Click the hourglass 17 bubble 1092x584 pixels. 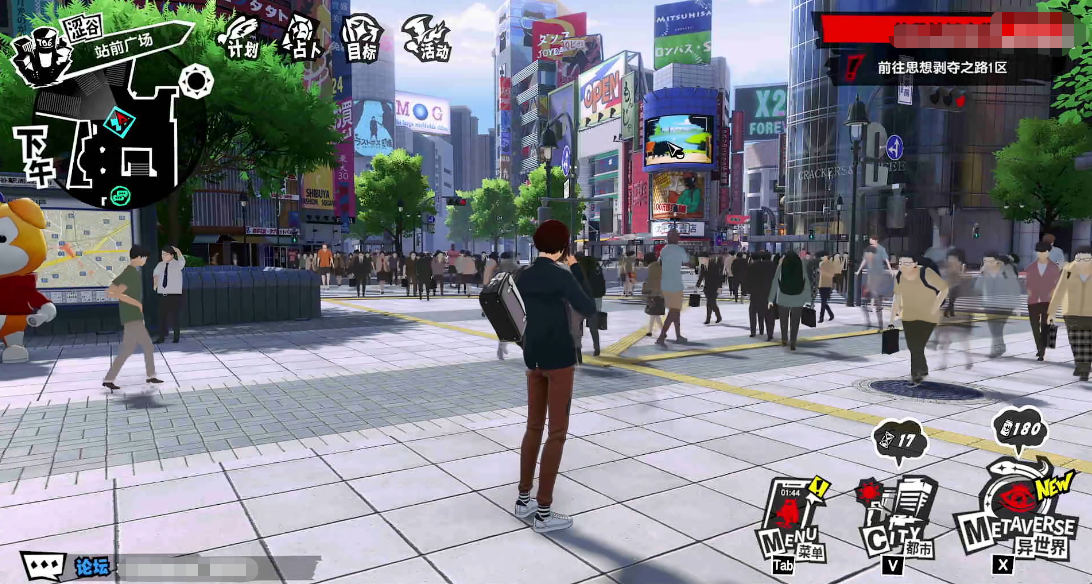point(898,439)
